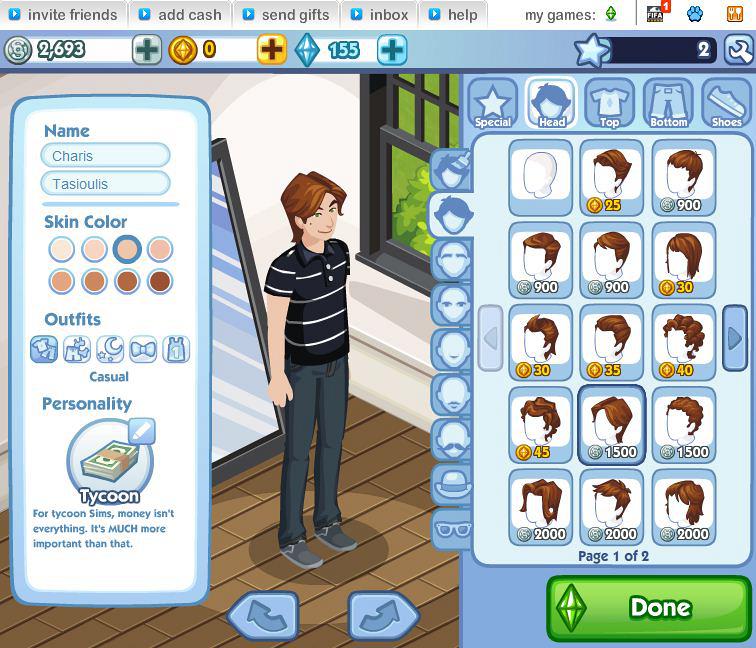Click the green Done button
Image resolution: width=756 pixels, height=648 pixels.
[x=648, y=607]
